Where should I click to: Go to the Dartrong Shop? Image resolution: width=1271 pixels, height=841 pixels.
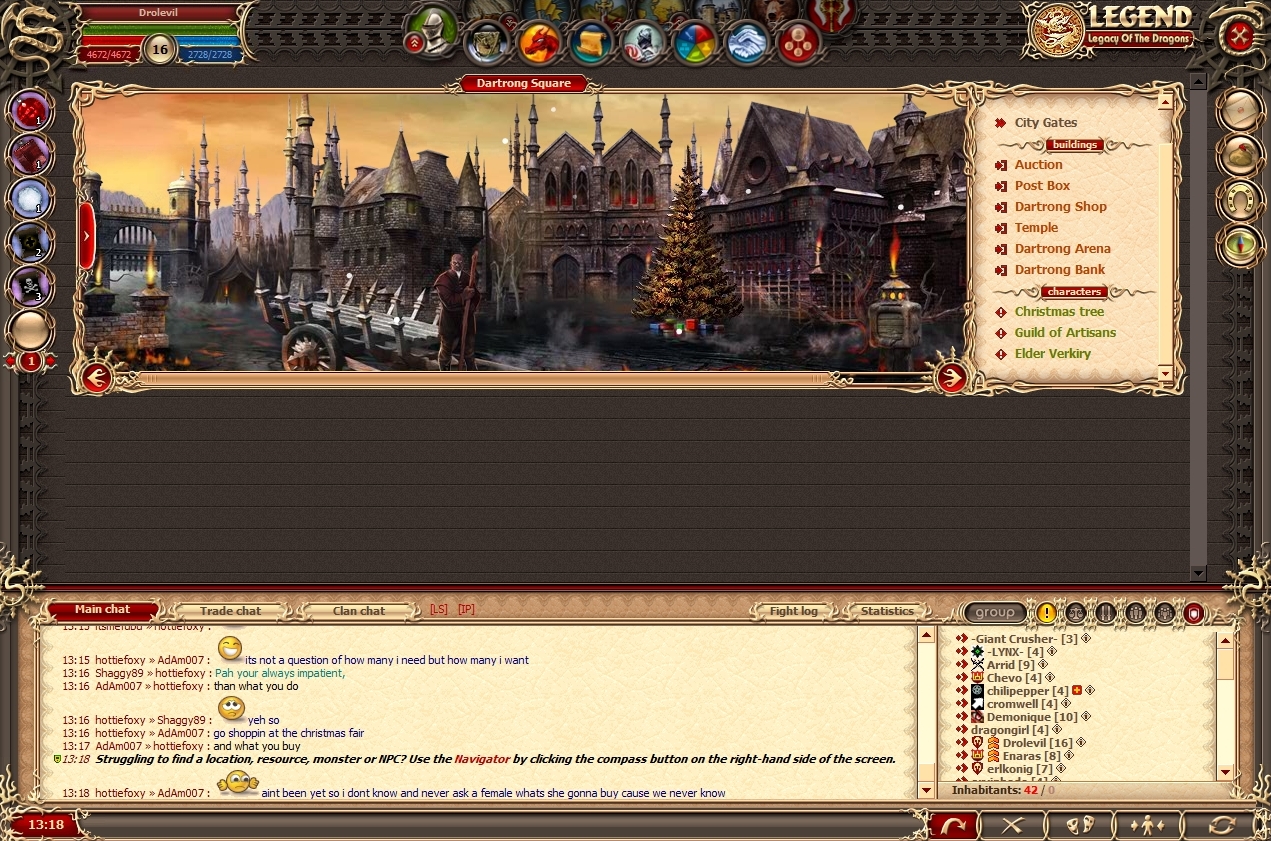[x=1060, y=207]
